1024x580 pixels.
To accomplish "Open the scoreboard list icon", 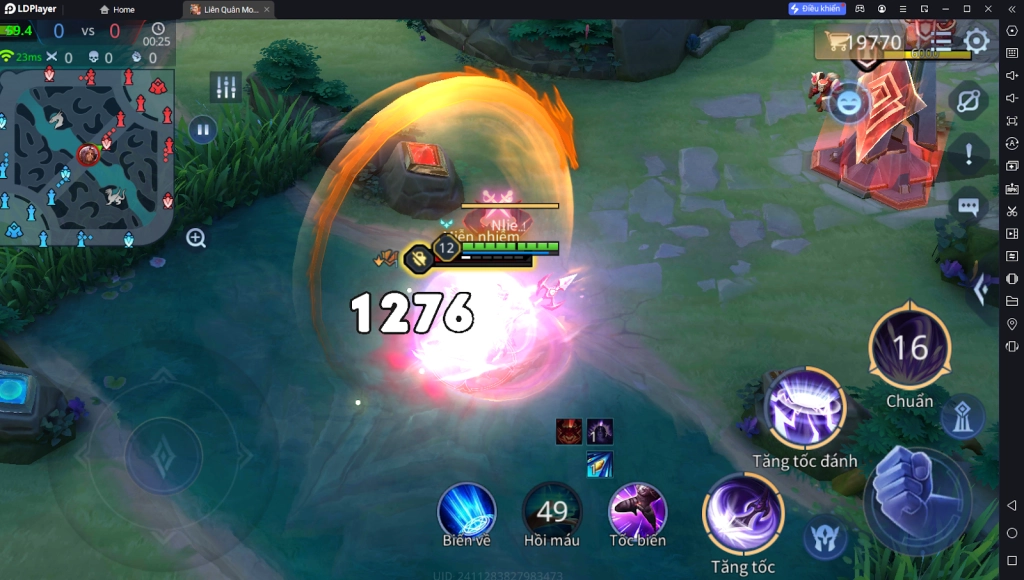I will pos(941,42).
